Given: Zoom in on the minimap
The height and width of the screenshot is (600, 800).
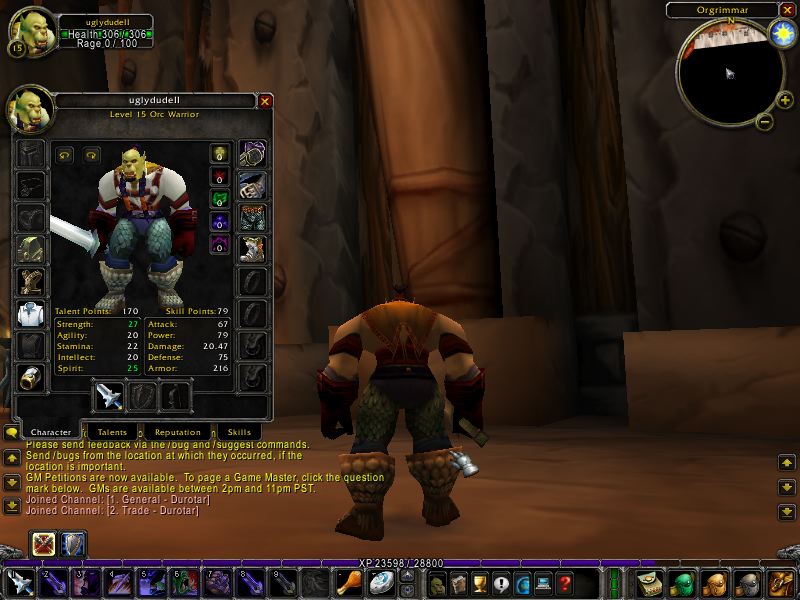Looking at the screenshot, I should pos(784,101).
